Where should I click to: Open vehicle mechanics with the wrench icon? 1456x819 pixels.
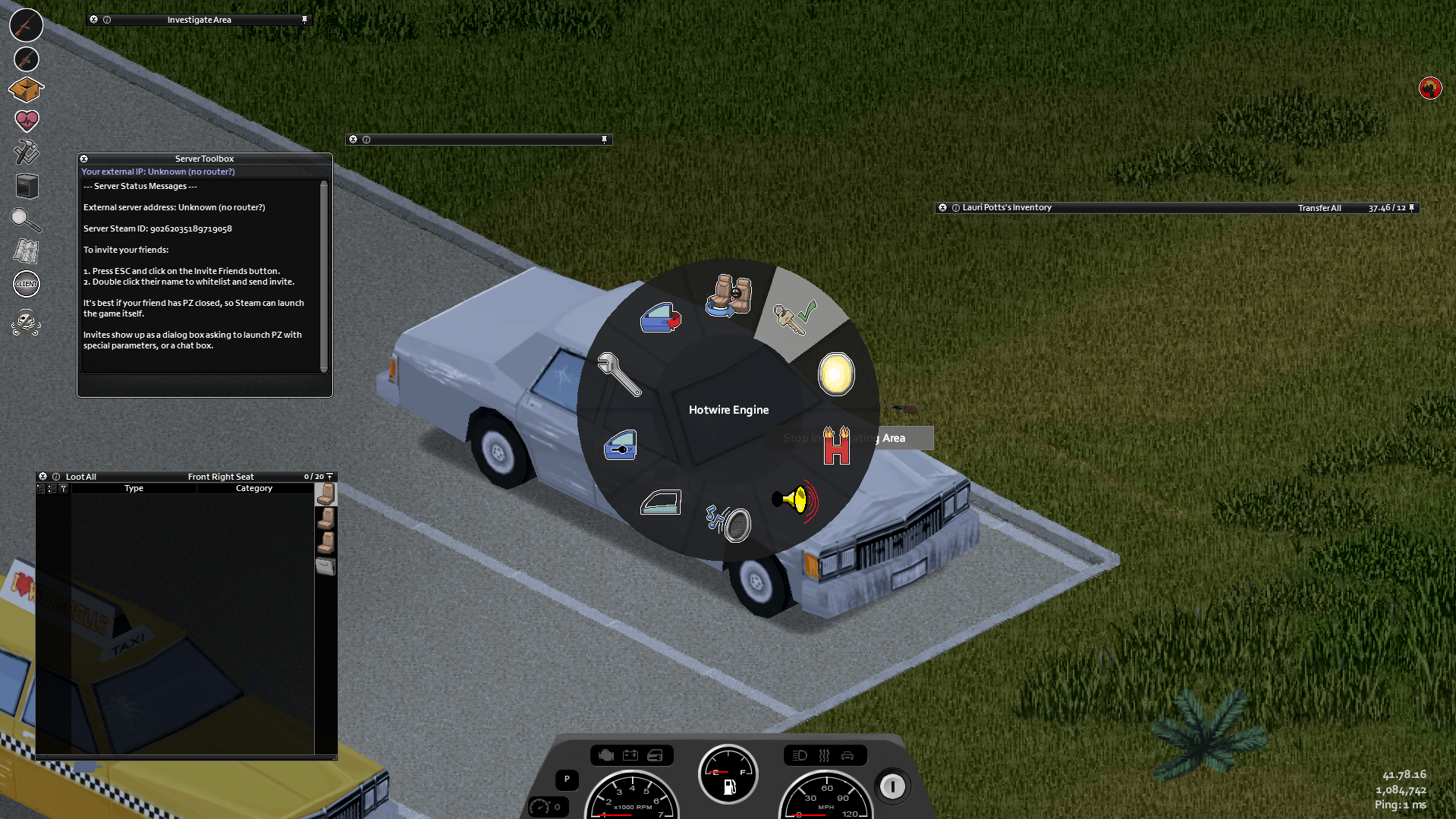click(x=619, y=376)
